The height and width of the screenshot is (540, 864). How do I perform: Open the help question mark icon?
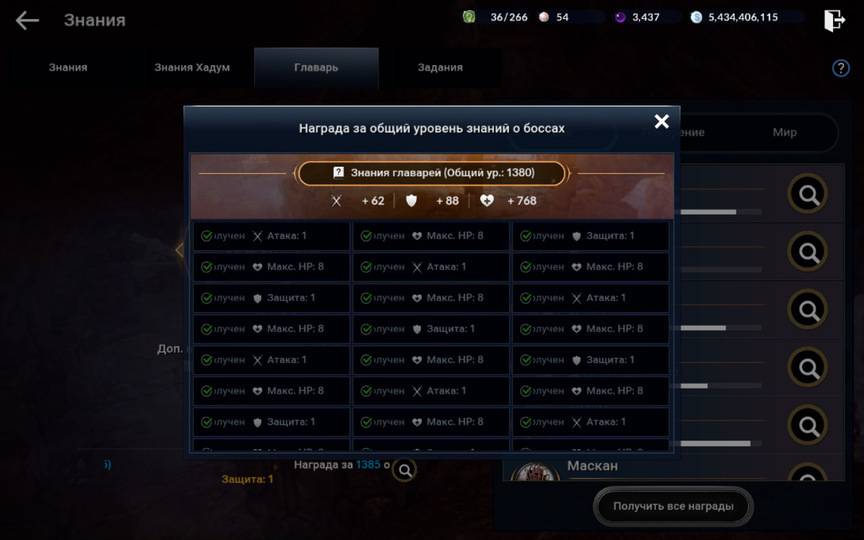(841, 68)
